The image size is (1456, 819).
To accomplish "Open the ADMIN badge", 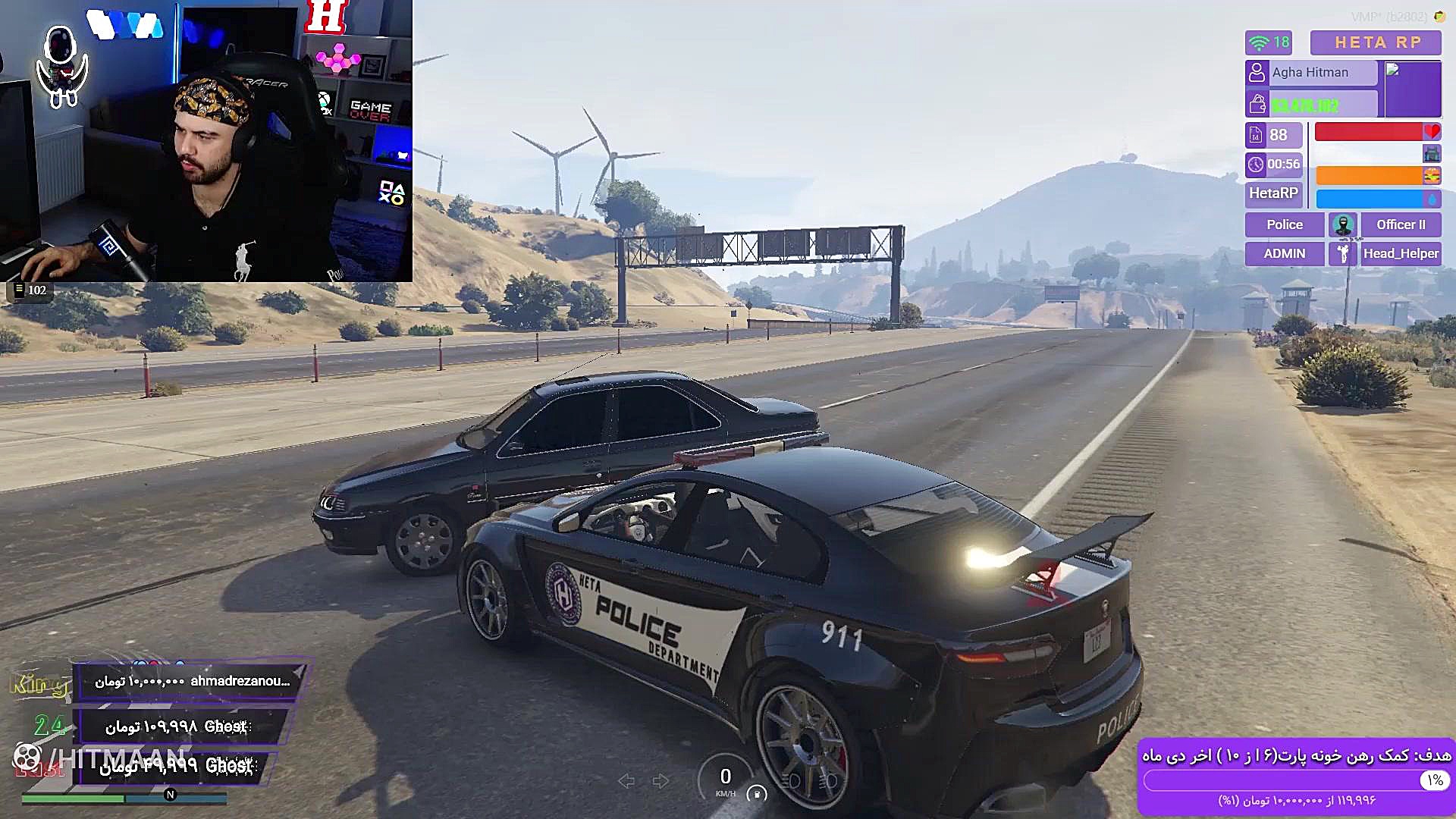I will point(1284,253).
